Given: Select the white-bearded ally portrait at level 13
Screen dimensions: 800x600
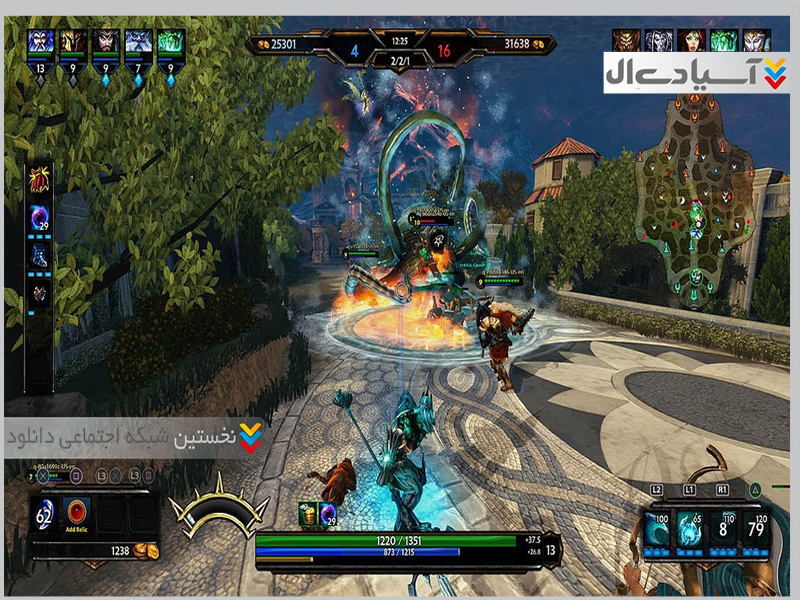Looking at the screenshot, I should [x=42, y=43].
